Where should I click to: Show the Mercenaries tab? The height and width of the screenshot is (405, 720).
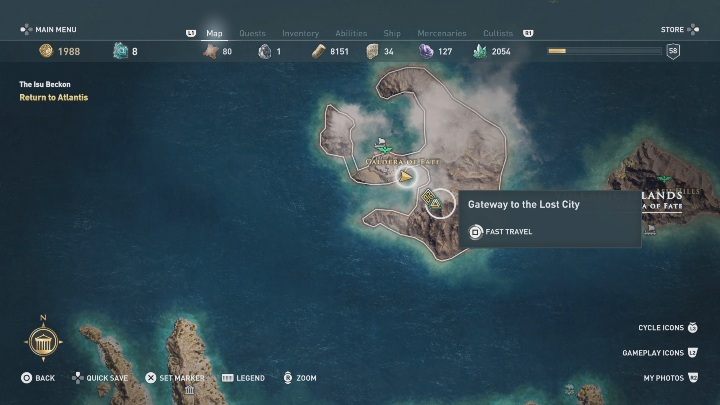click(440, 33)
